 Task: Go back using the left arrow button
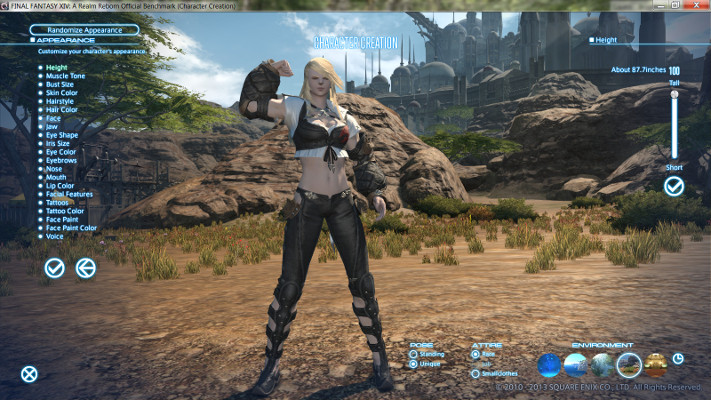[x=86, y=267]
